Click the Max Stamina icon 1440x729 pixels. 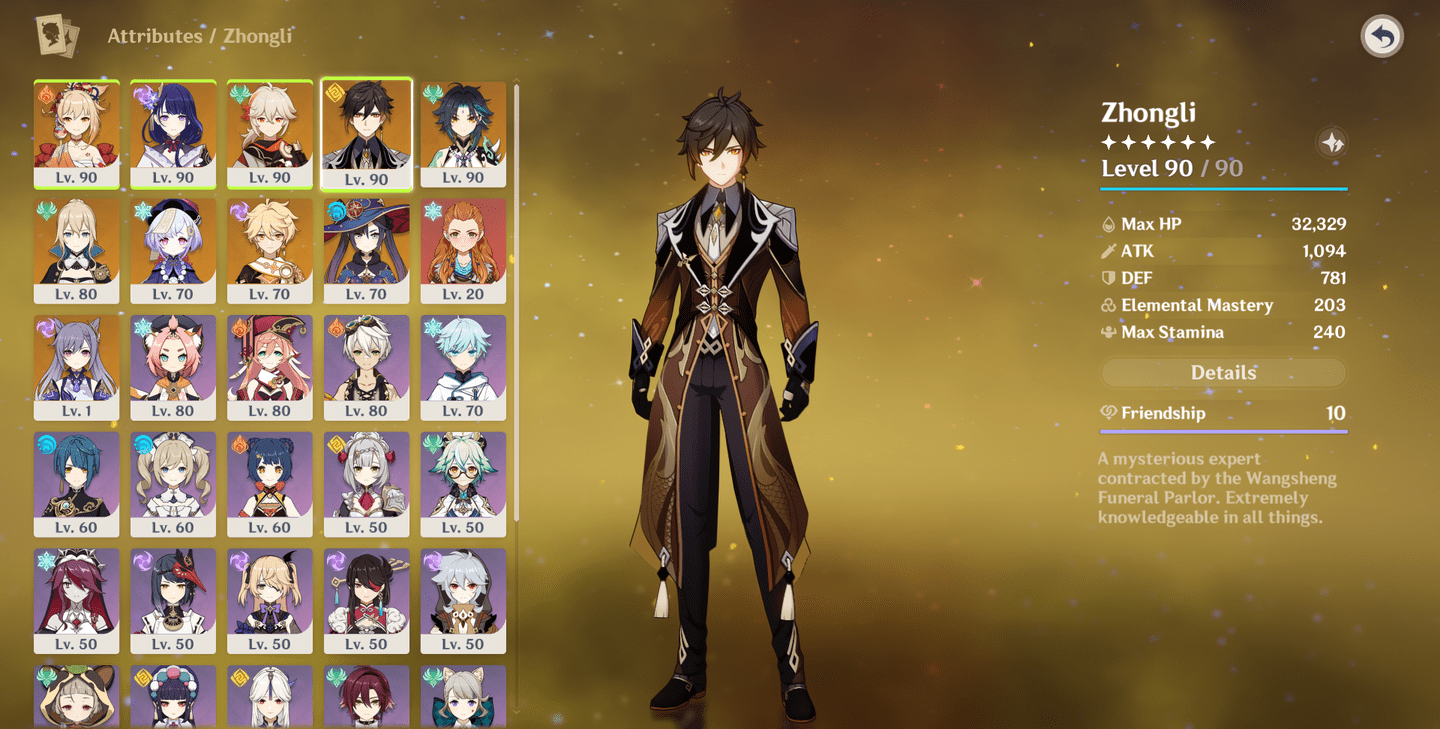tap(1106, 332)
